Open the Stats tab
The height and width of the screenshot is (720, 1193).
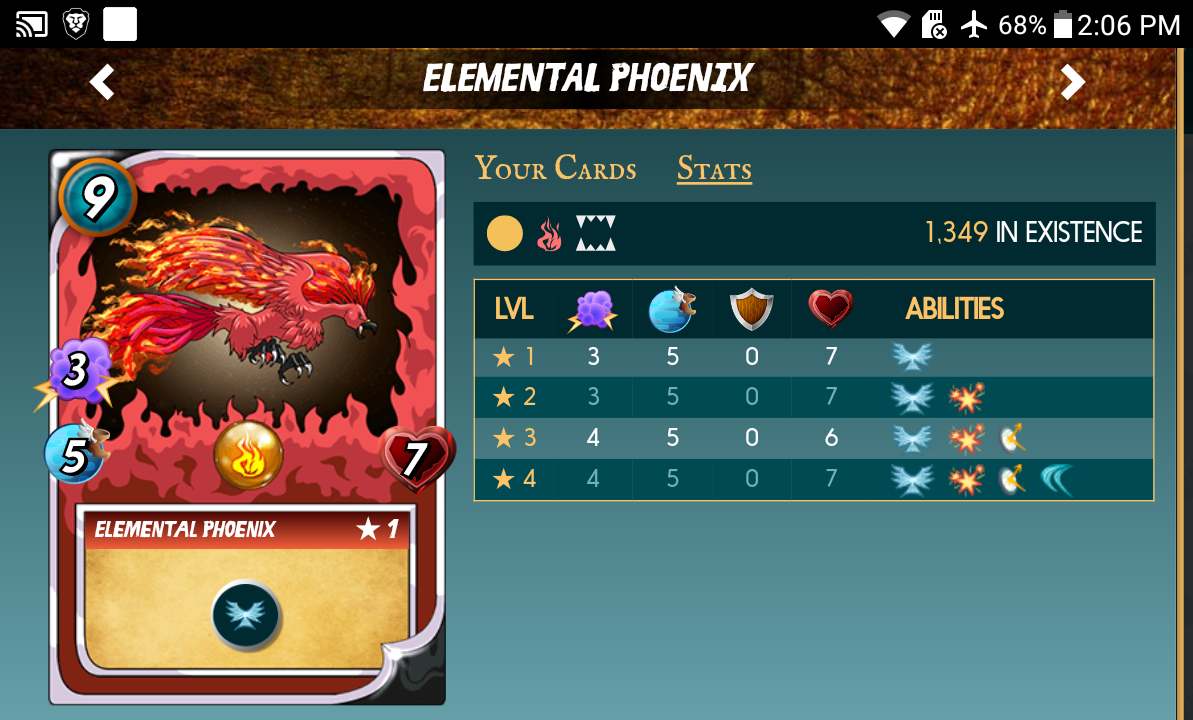point(714,169)
